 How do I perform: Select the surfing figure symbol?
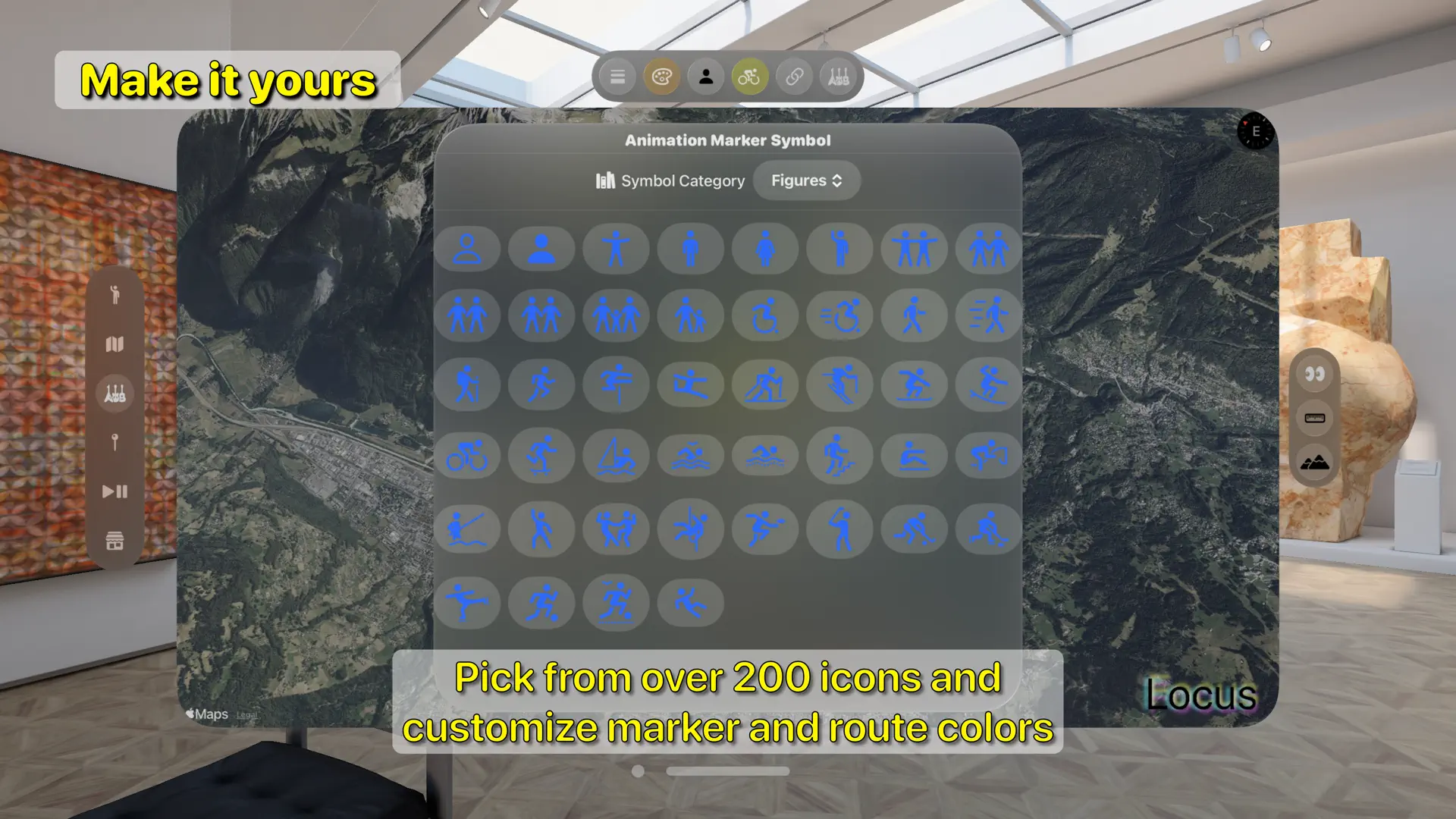click(987, 384)
